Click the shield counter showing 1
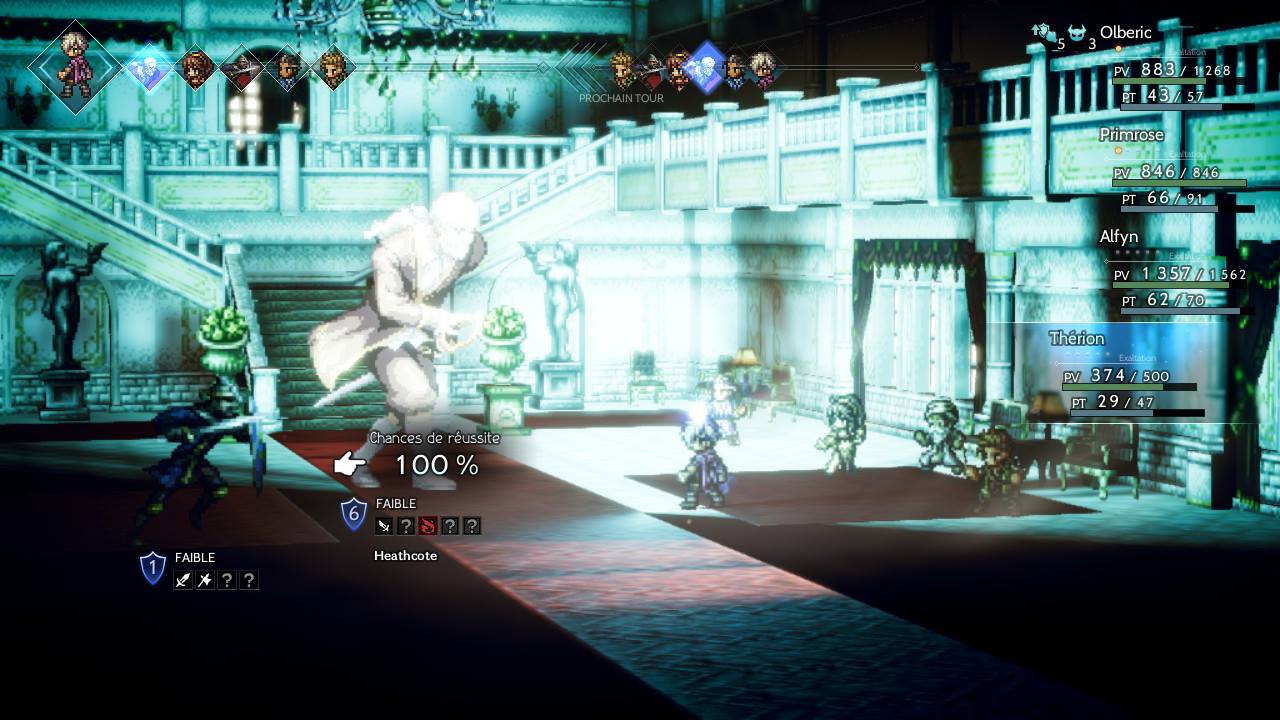 point(152,569)
